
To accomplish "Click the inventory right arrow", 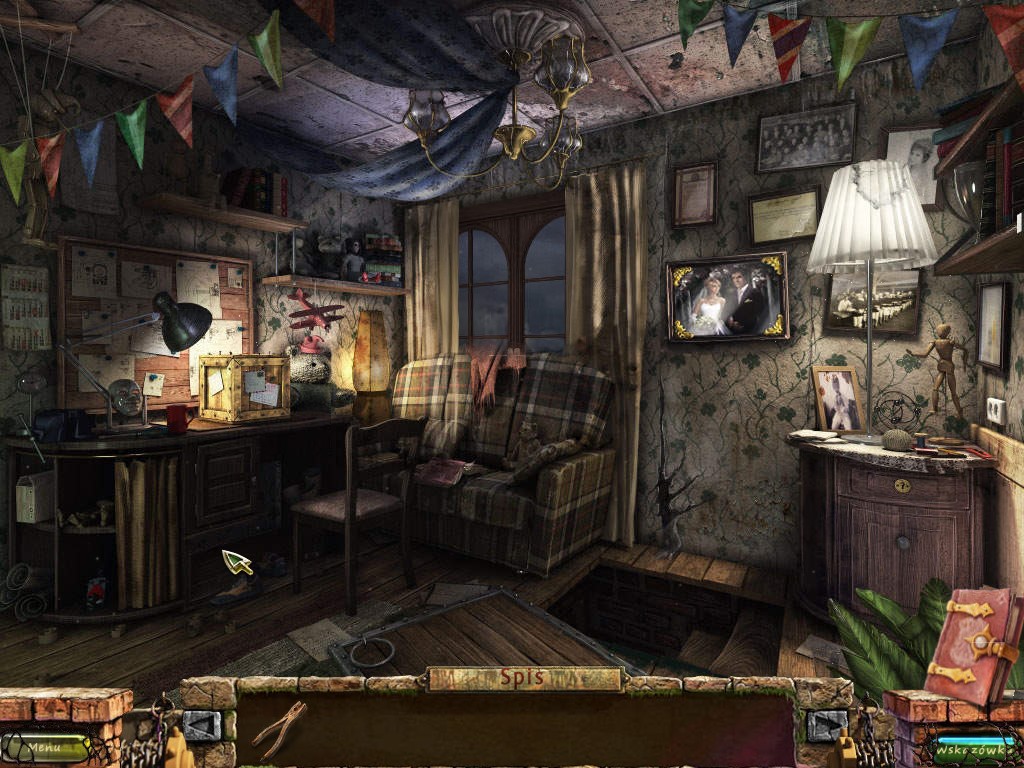I will click(826, 725).
